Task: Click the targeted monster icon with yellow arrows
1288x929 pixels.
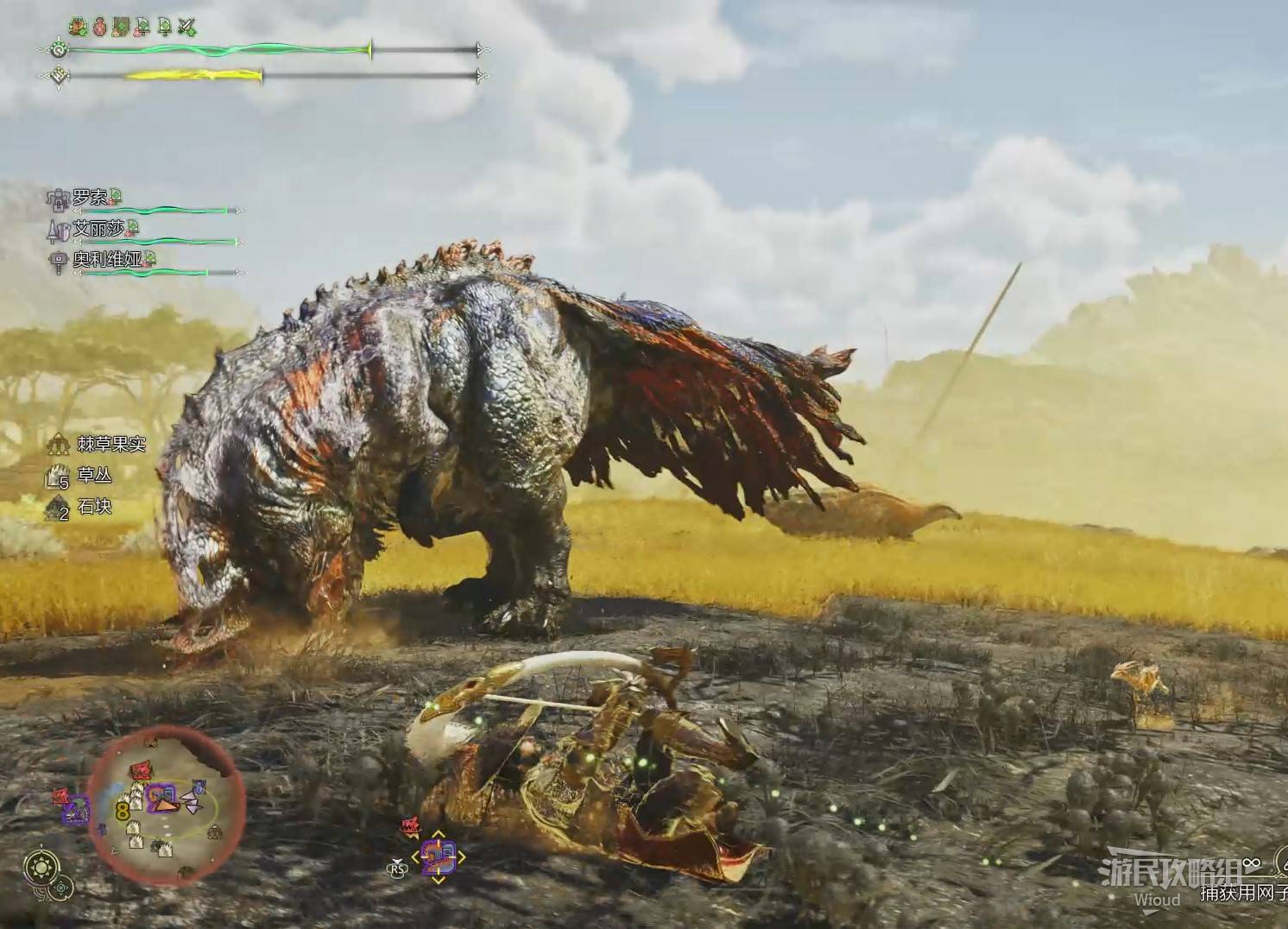Action: 438,858
